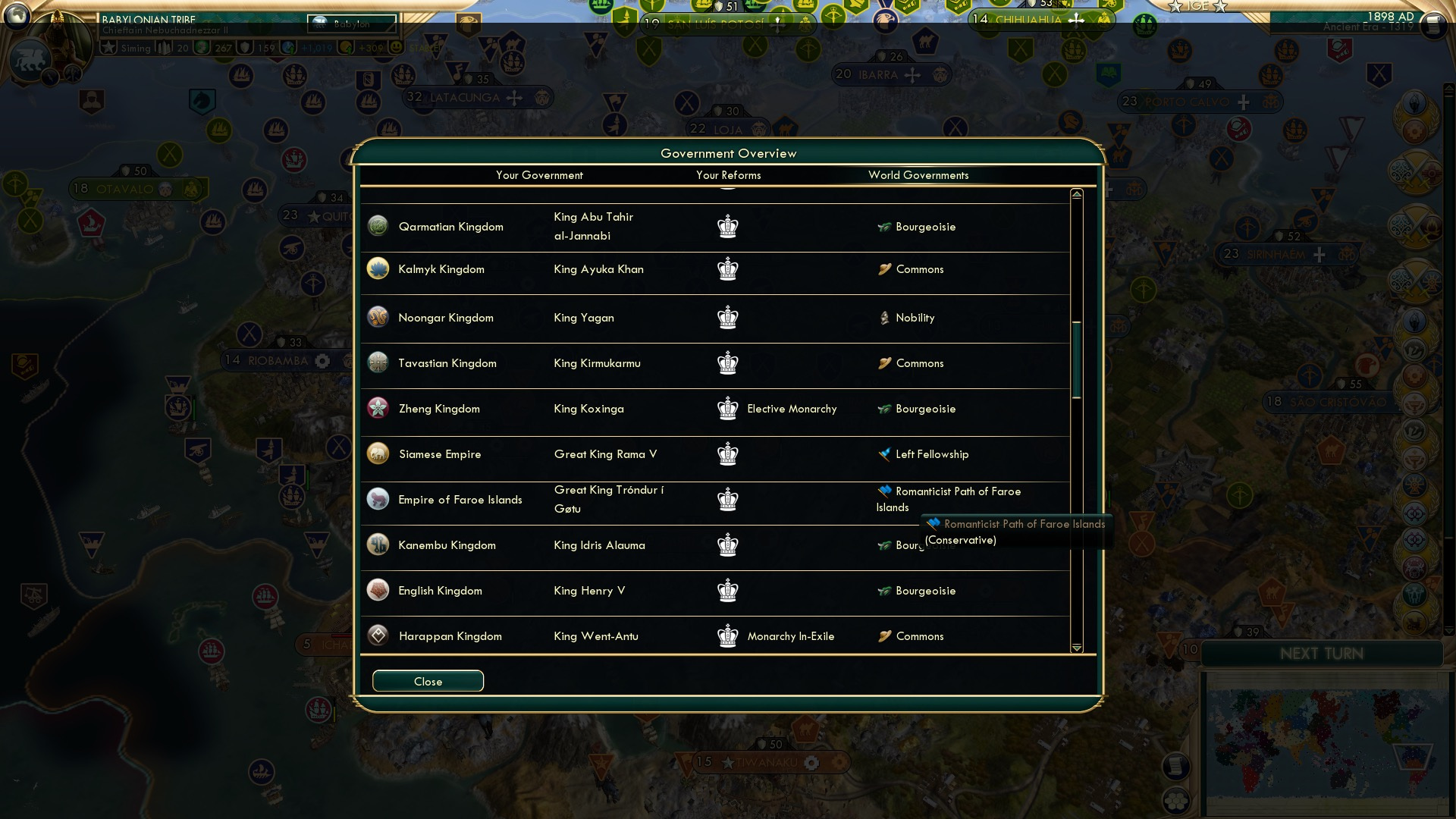
Task: Click the Babylon civilization banner at the top
Action: (x=350, y=24)
